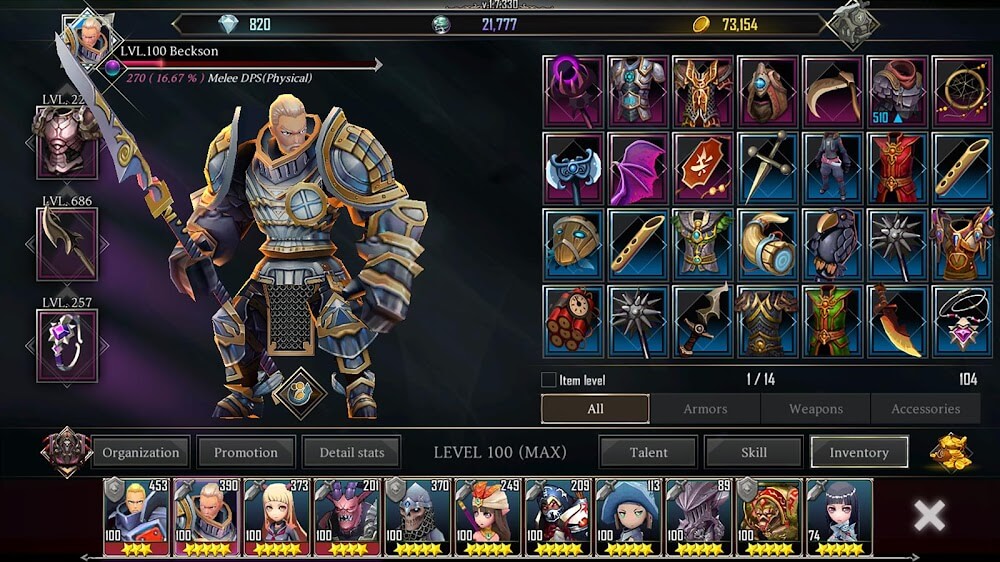Viewport: 1000px width, 562px height.
Task: Select the equipped purple gem ring slot
Action: pyautogui.click(x=67, y=345)
